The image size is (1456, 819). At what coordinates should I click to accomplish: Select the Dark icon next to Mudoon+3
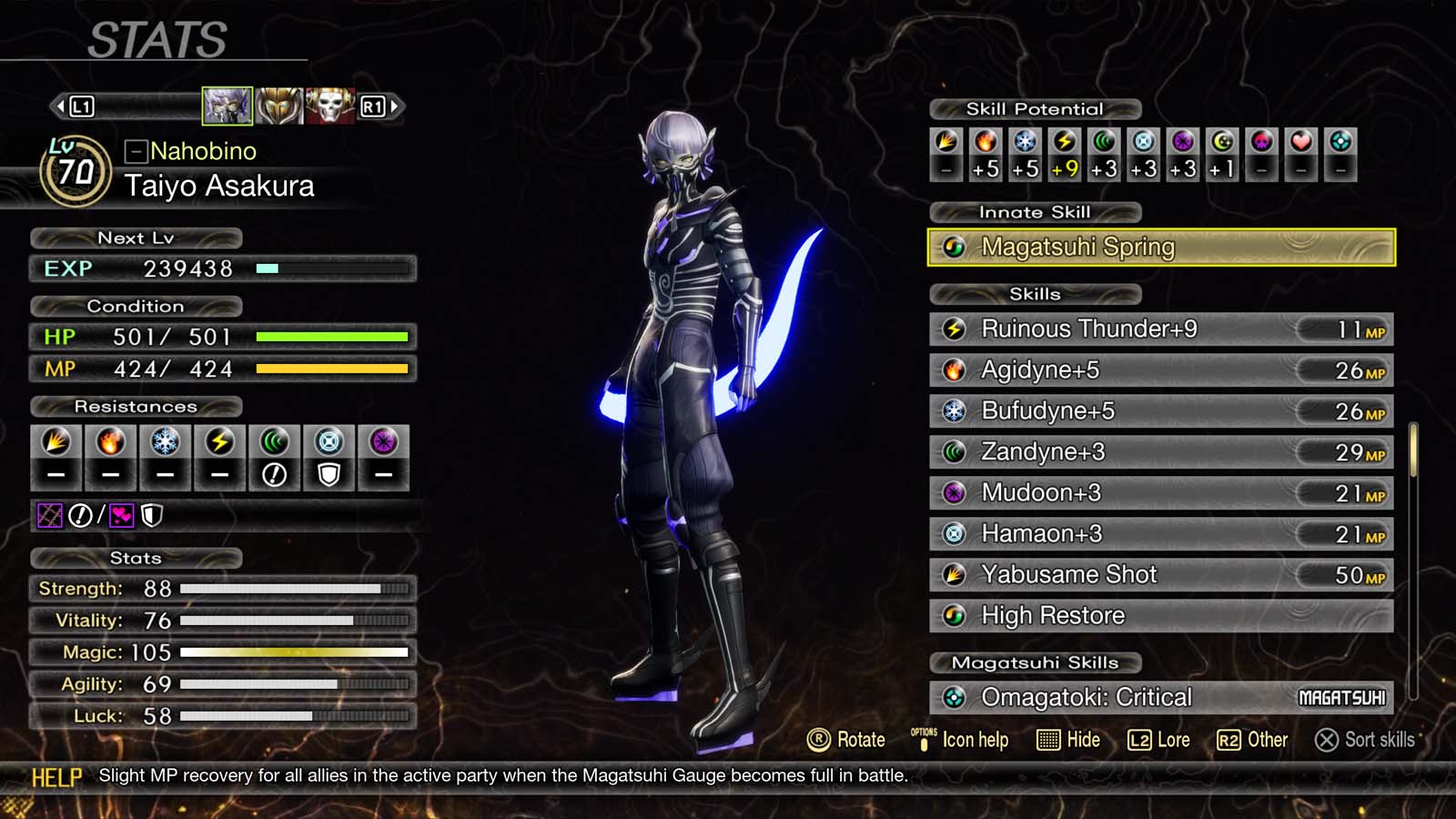954,492
